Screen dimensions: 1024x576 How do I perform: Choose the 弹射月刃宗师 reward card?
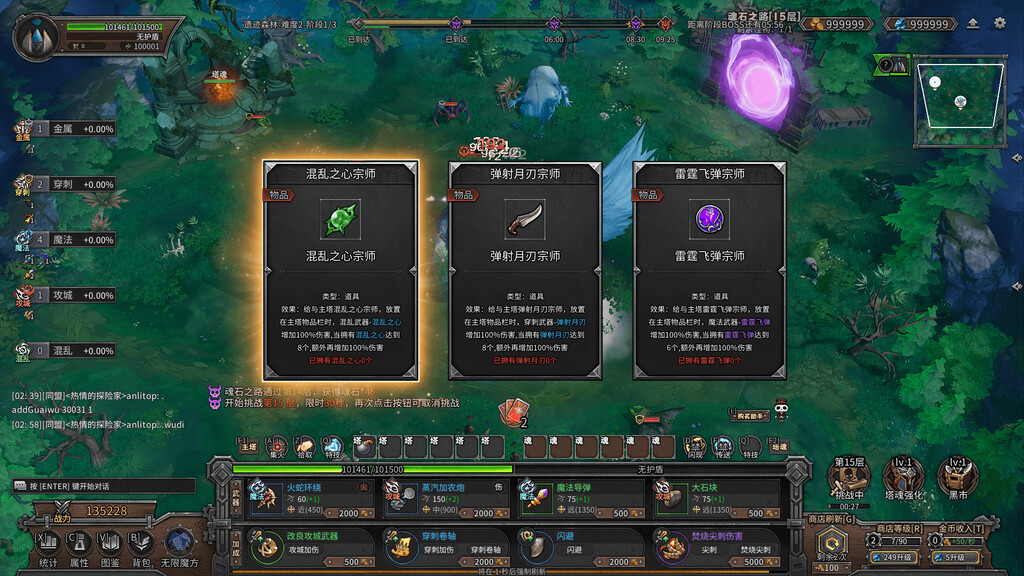pyautogui.click(x=525, y=270)
